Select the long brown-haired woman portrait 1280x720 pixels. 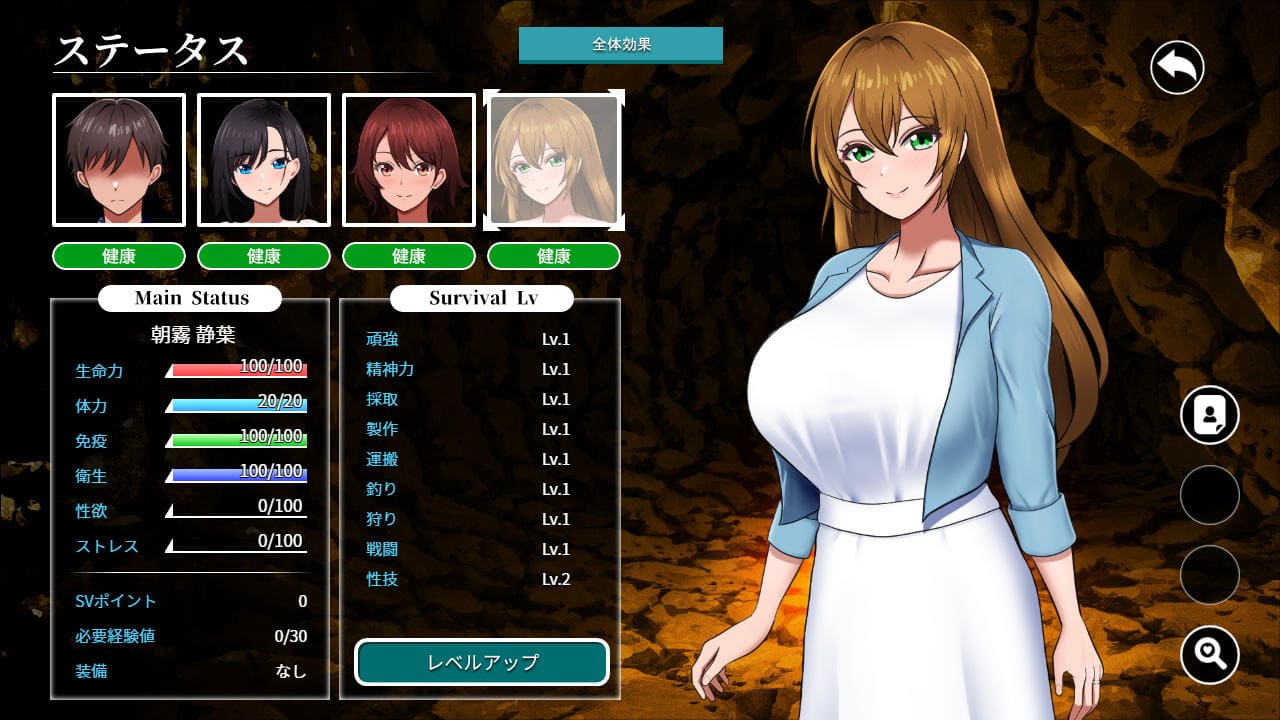coord(554,160)
